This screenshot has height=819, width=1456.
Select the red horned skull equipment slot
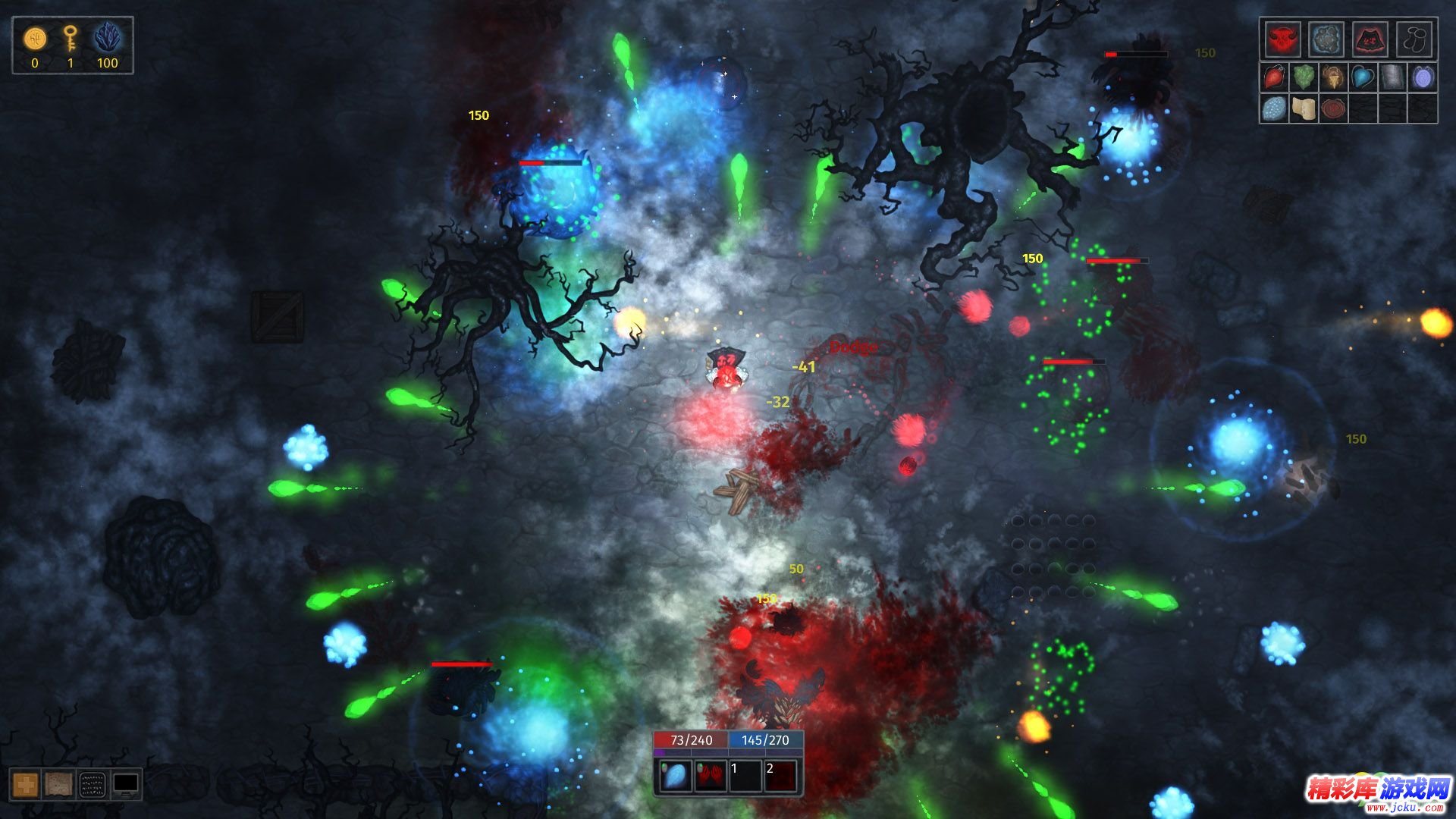tap(1282, 39)
